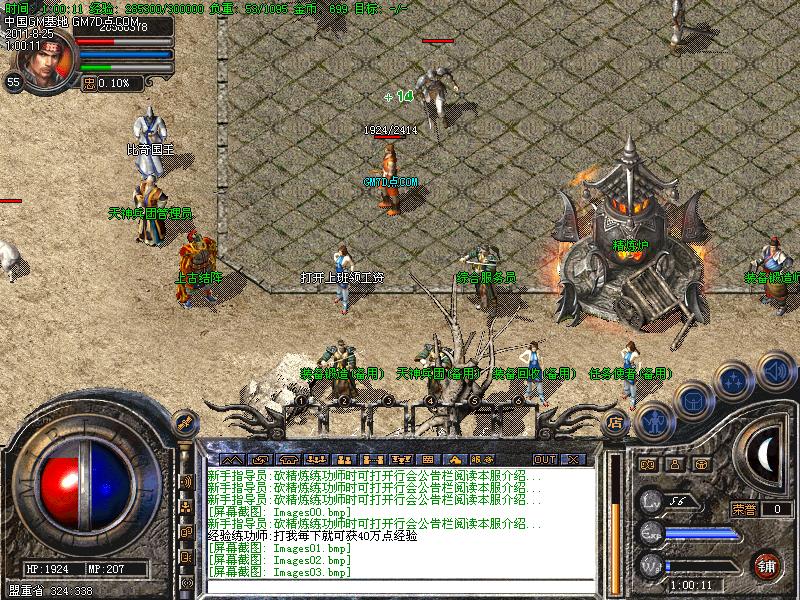The height and width of the screenshot is (600, 800).
Task: Open the skills panel with sparkle icon
Action: pyautogui.click(x=735, y=380)
